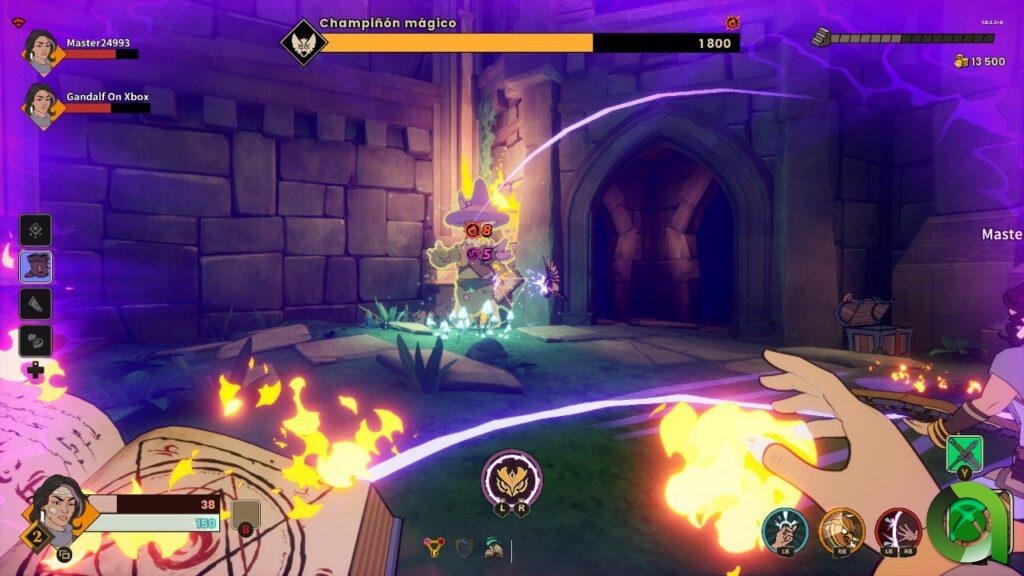Select the diamond emblem slot in the item column
The width and height of the screenshot is (1024, 576).
point(37,231)
